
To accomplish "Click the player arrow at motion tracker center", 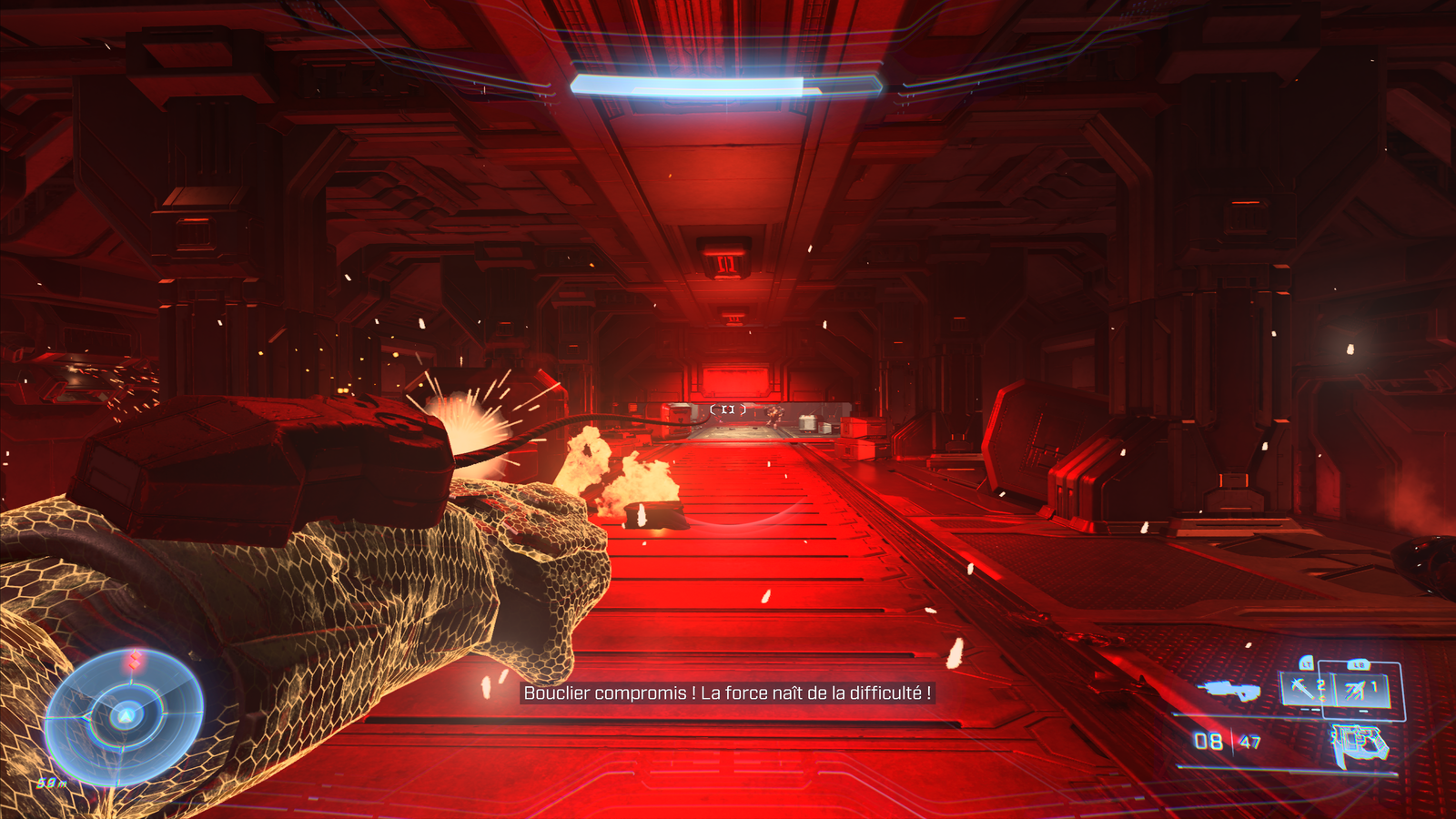I will 125,716.
